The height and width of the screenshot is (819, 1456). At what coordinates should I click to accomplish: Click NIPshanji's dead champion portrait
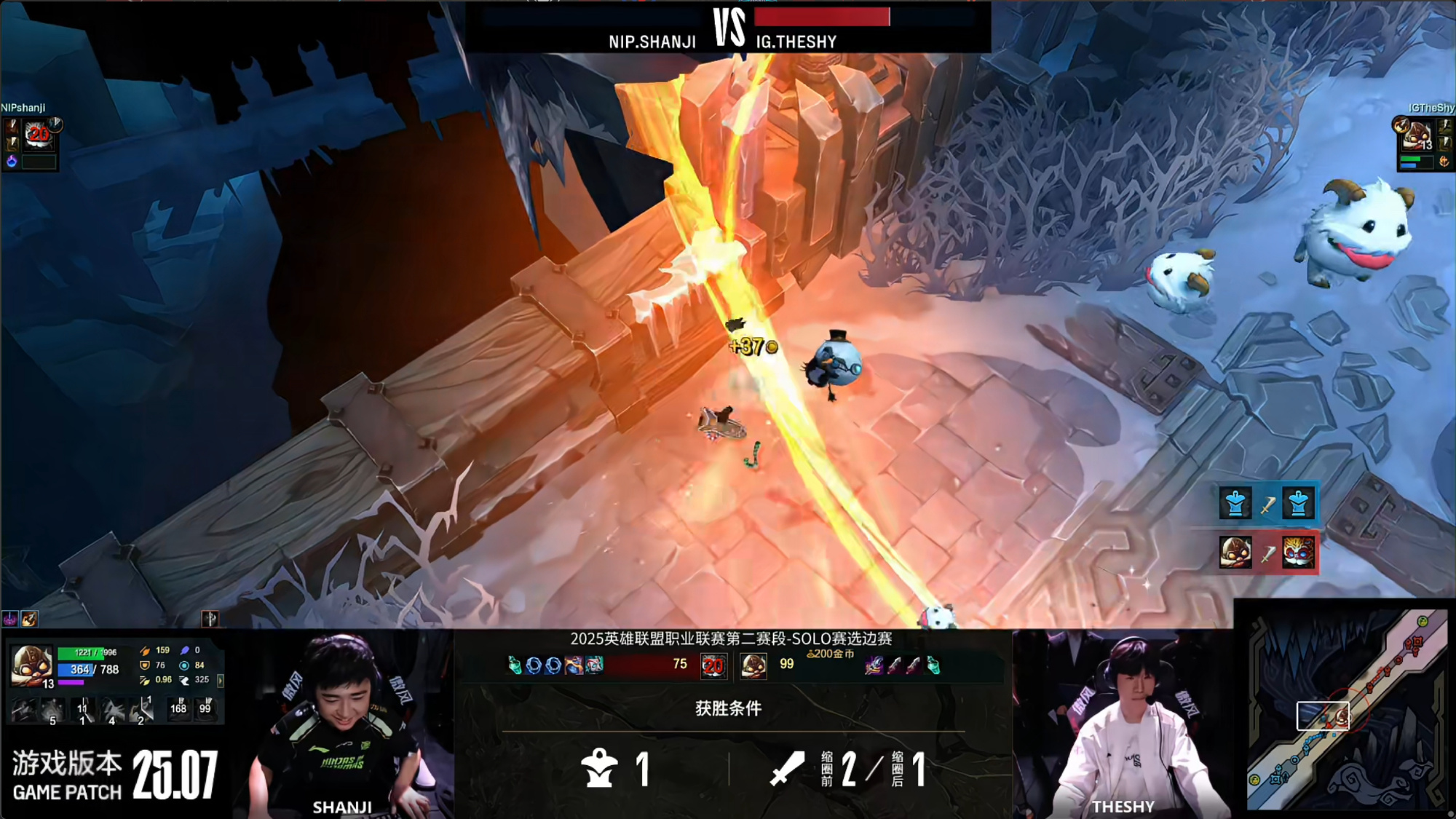(x=38, y=134)
